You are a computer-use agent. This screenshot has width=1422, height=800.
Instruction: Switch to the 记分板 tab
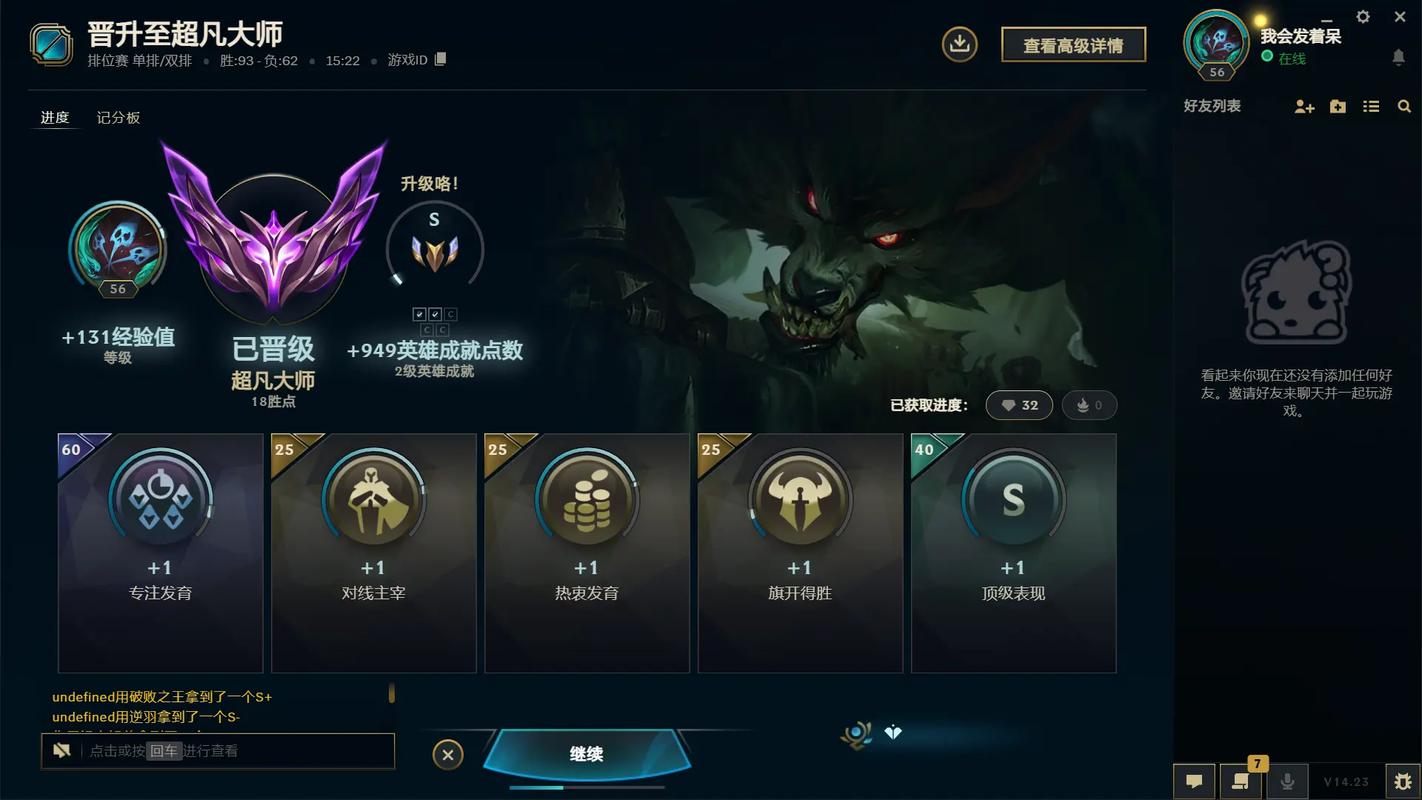point(118,117)
